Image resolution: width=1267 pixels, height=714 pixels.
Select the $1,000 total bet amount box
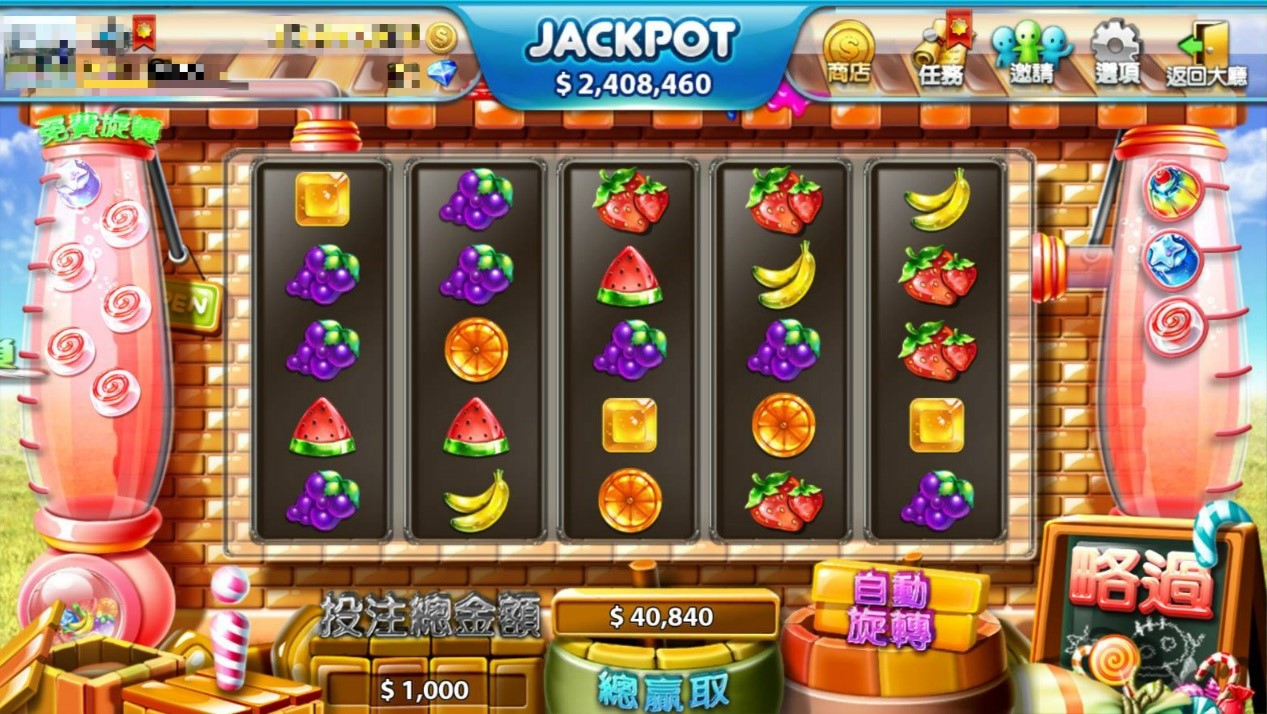425,689
